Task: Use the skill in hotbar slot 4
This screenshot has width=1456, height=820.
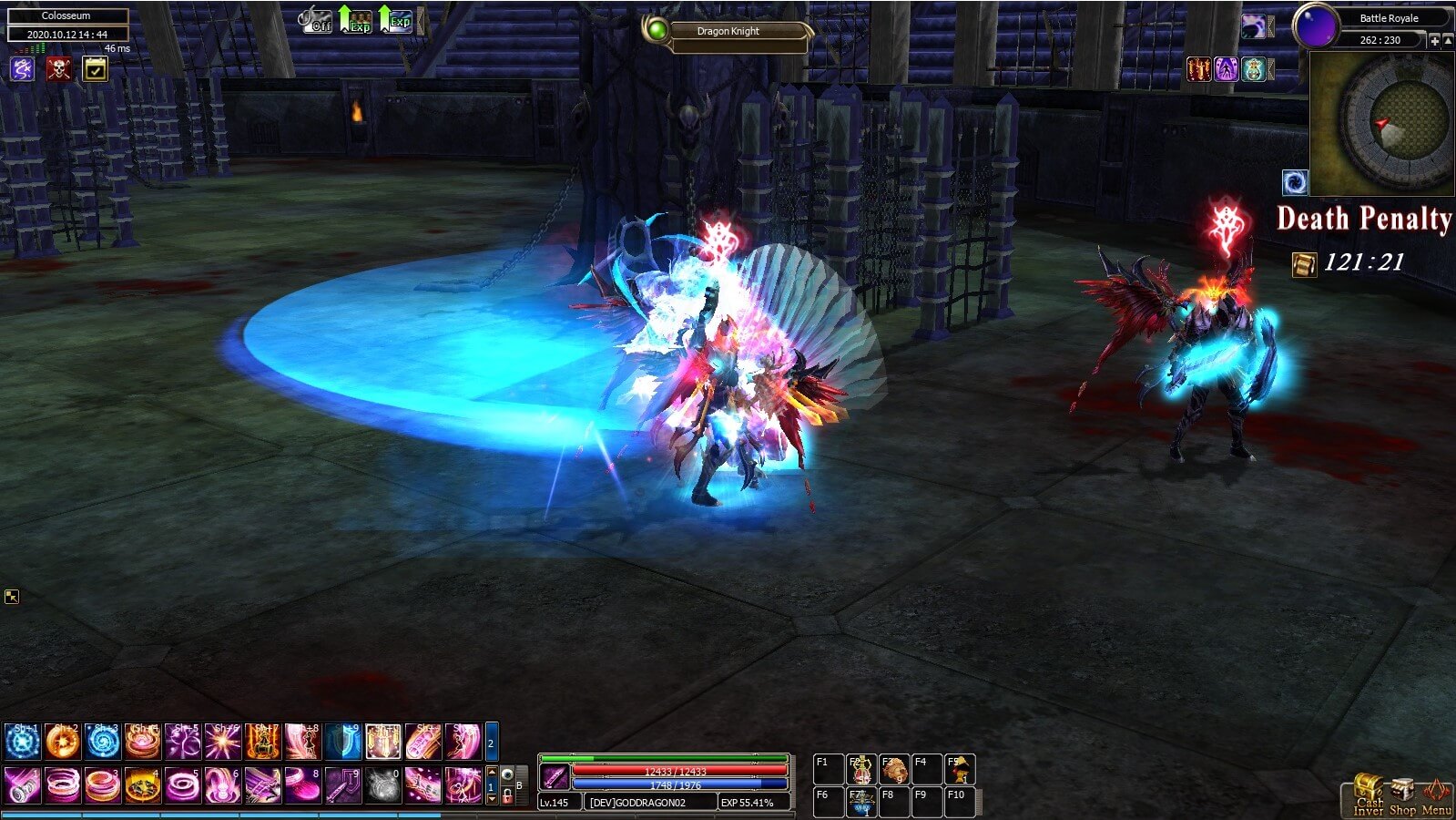Action: (x=142, y=784)
